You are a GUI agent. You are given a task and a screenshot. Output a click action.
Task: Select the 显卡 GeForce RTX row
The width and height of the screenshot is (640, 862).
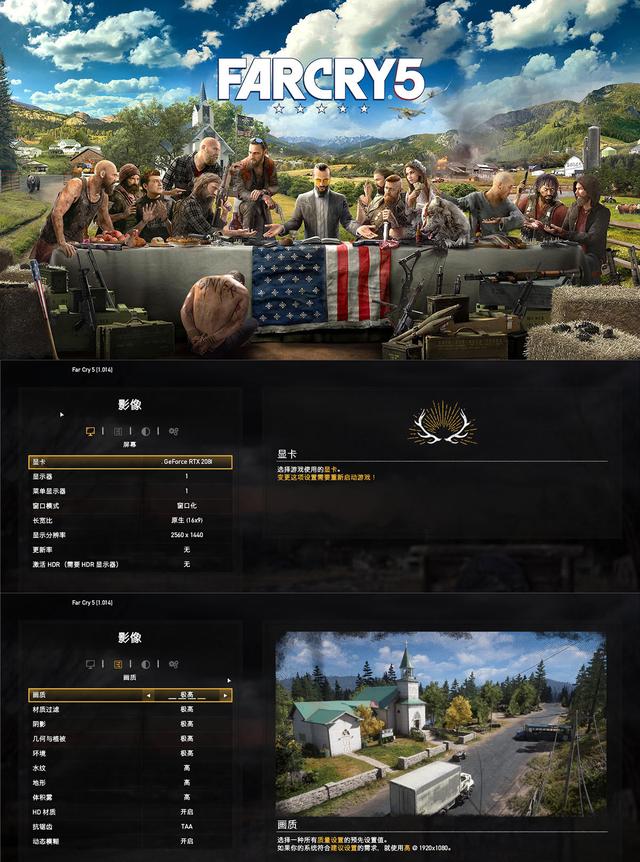point(131,462)
